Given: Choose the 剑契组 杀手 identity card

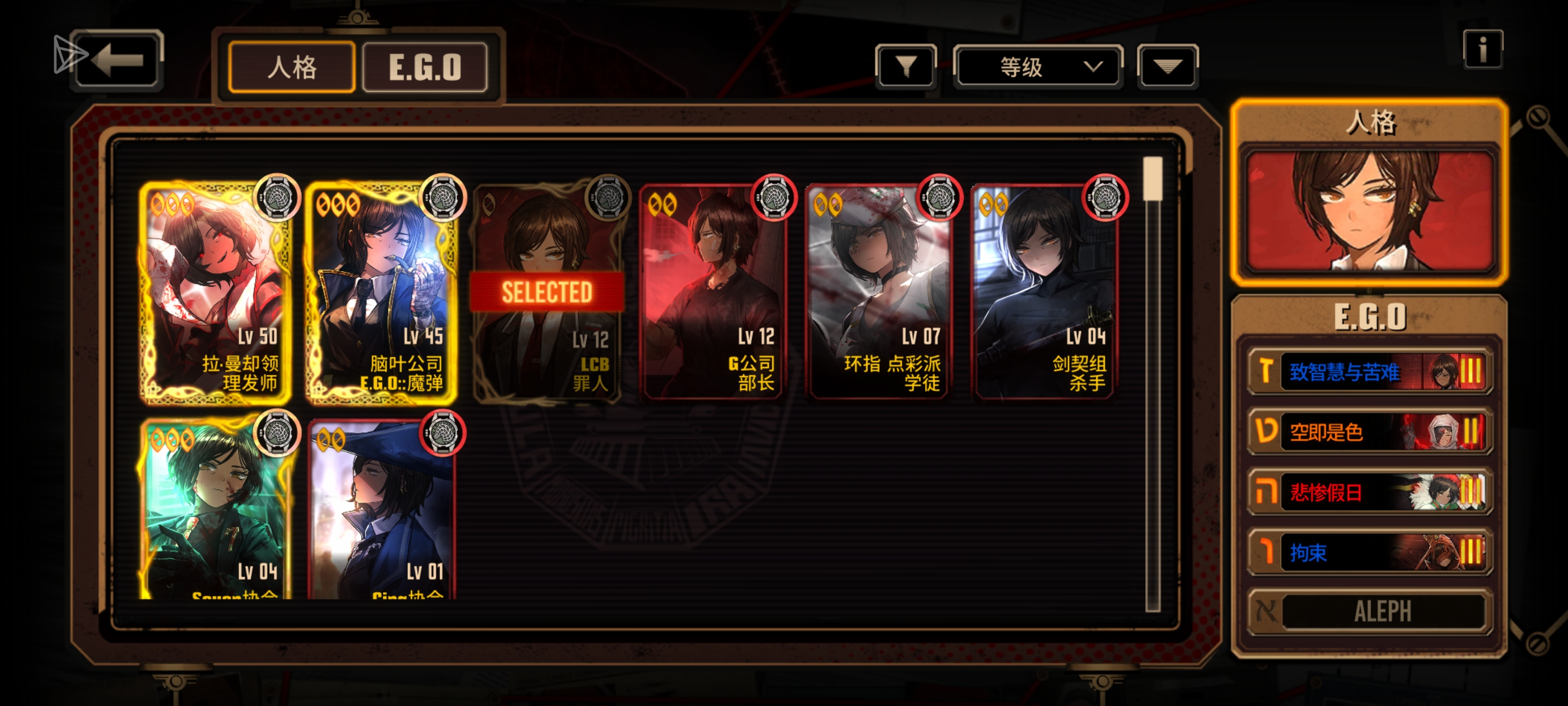Looking at the screenshot, I should coord(1044,292).
